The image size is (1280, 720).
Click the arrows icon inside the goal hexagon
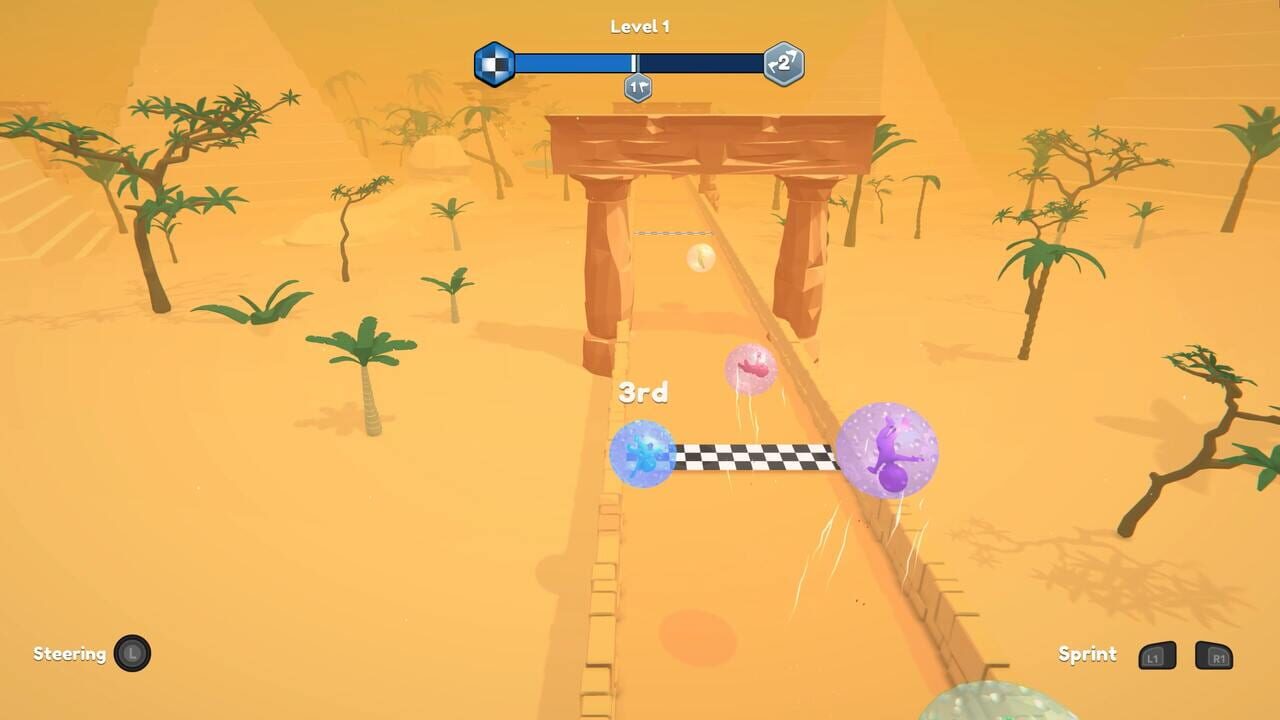(x=784, y=62)
